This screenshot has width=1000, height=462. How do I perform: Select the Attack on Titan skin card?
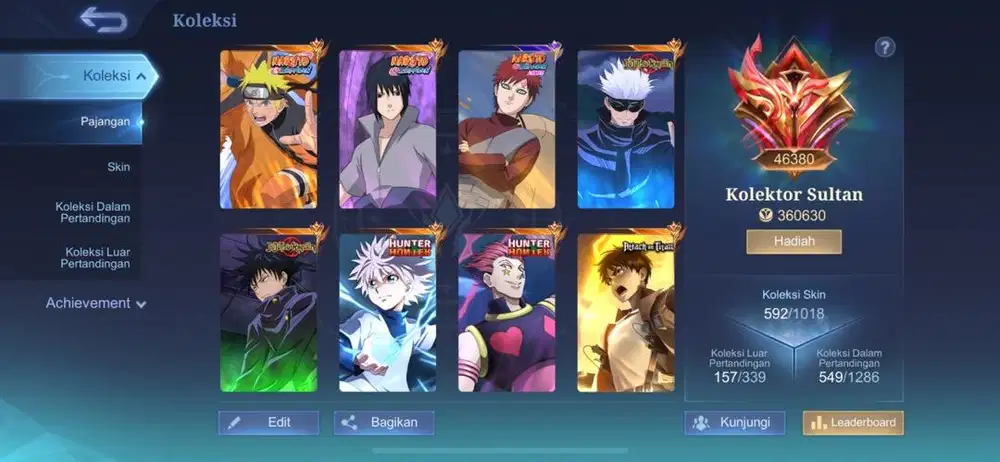point(625,313)
